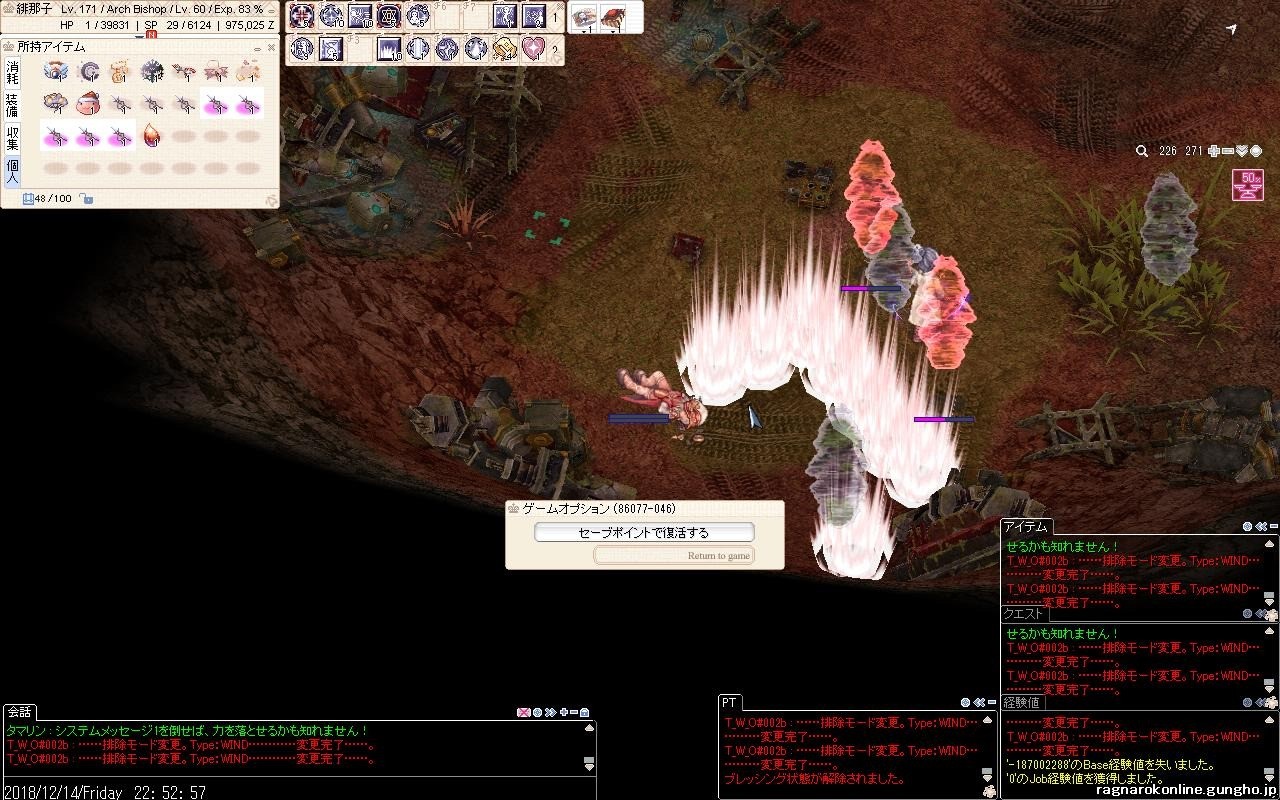Select the PT party chat tab
Image resolution: width=1280 pixels, height=800 pixels.
click(x=731, y=703)
